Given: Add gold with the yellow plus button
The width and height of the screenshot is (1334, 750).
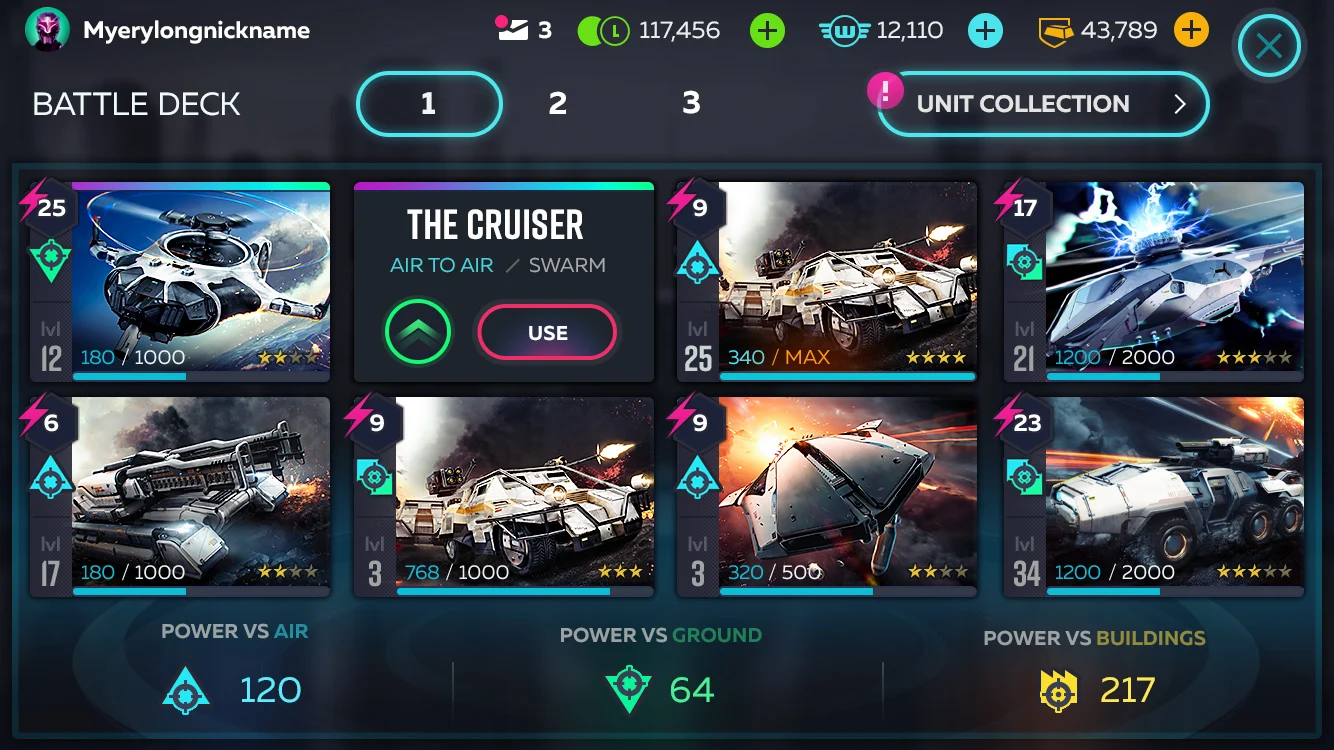Looking at the screenshot, I should tap(1190, 30).
